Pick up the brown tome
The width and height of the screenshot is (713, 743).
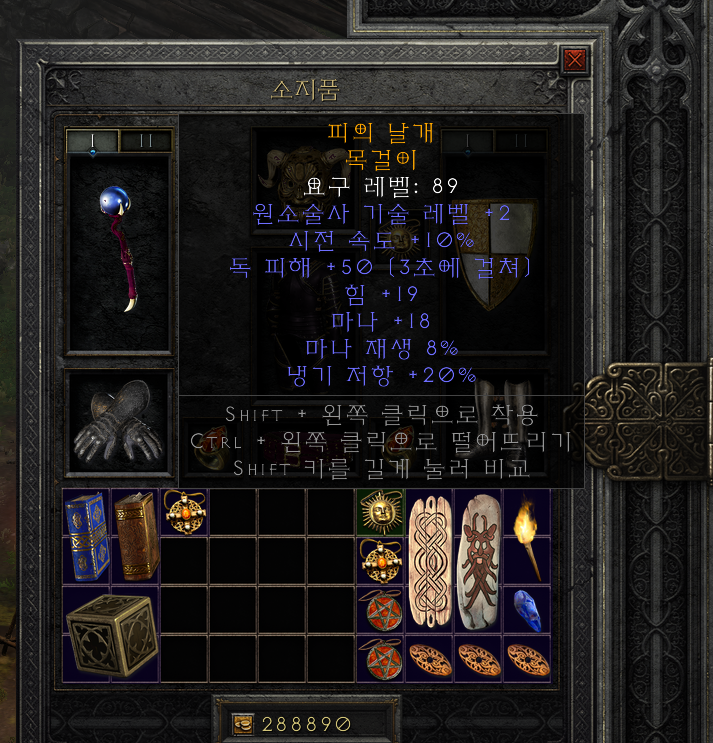pos(135,535)
